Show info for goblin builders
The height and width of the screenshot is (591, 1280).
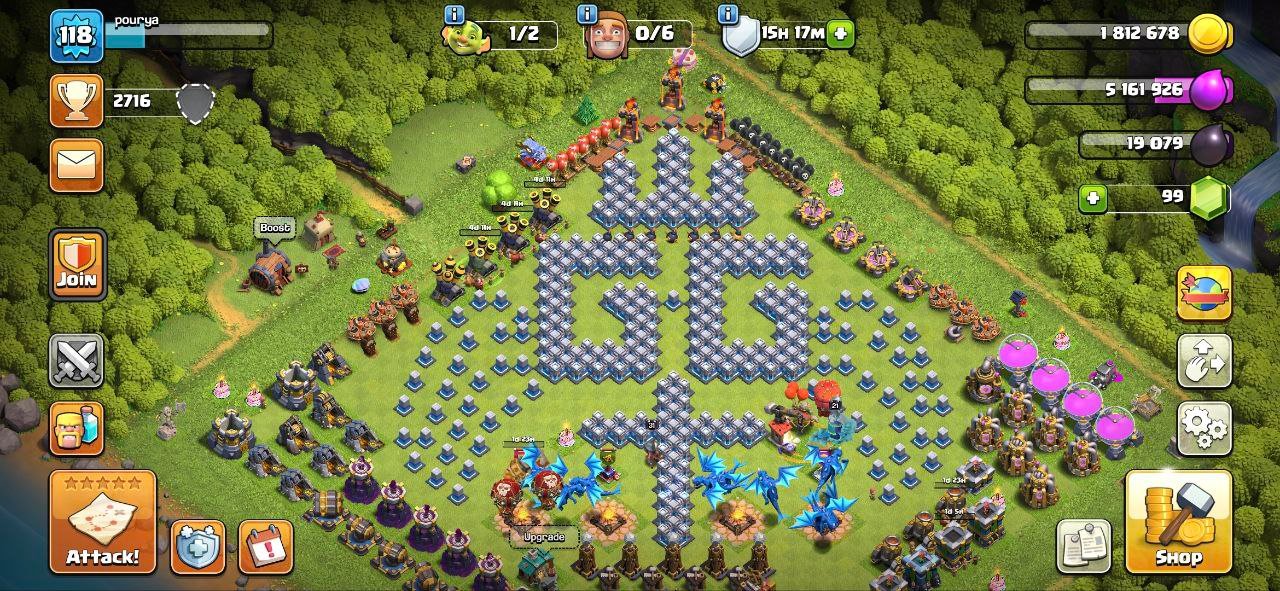pyautogui.click(x=455, y=15)
